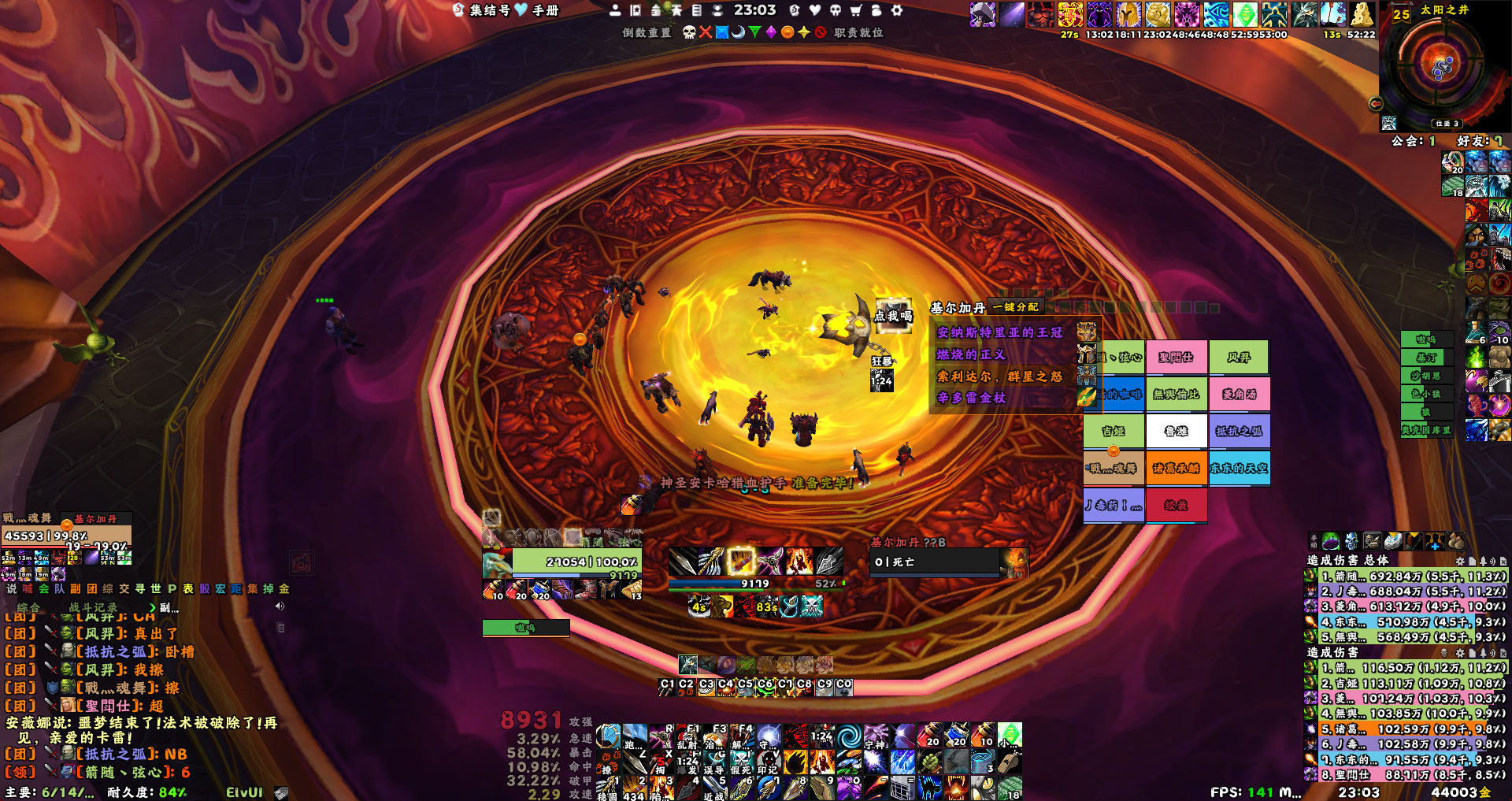
Task: Open the gear settings icon in top bar
Action: [x=896, y=10]
